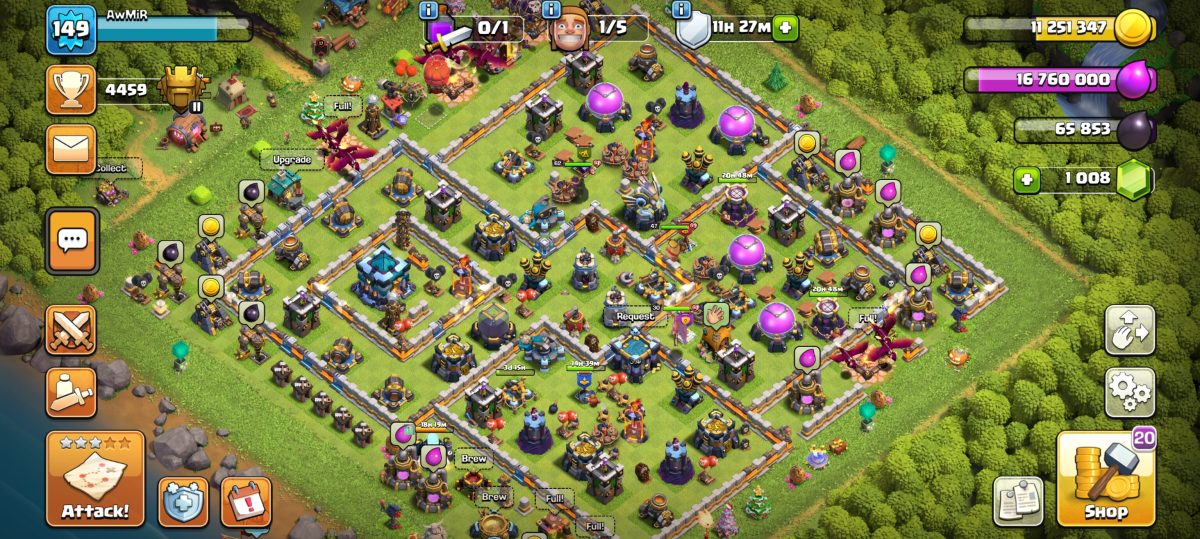Open the news clipboard button beside Shop

[1018, 501]
